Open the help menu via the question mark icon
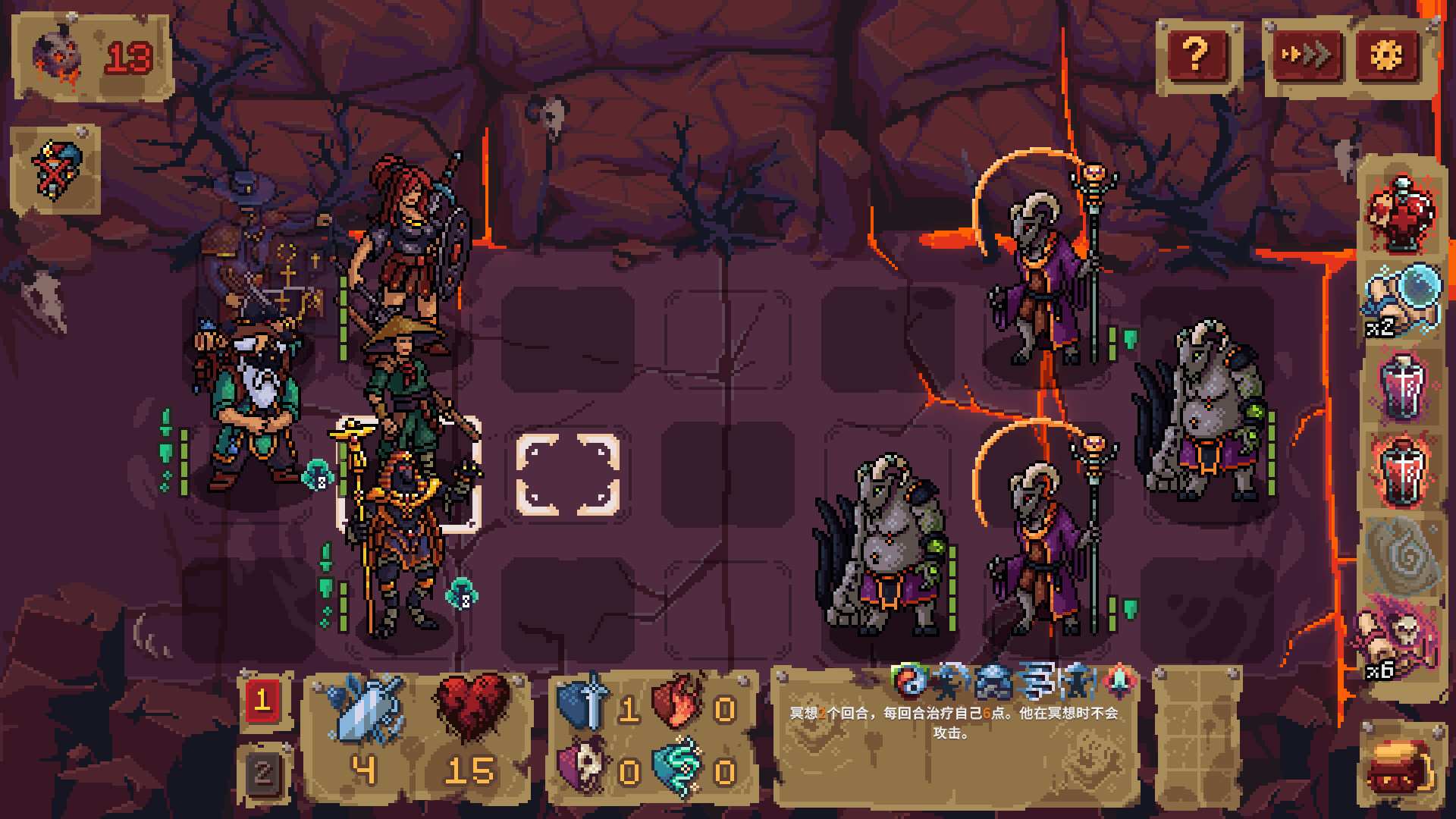1456x819 pixels. pyautogui.click(x=1197, y=53)
